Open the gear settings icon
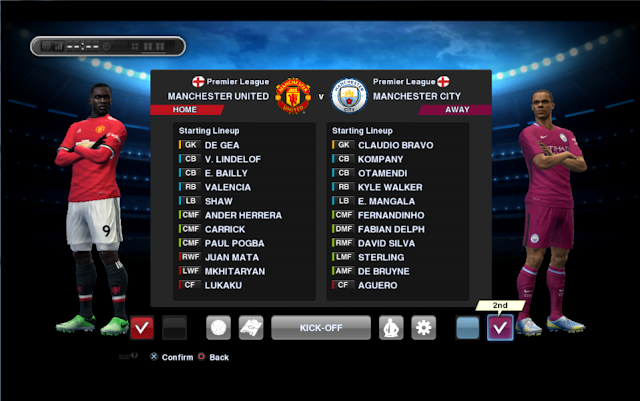 coord(424,327)
